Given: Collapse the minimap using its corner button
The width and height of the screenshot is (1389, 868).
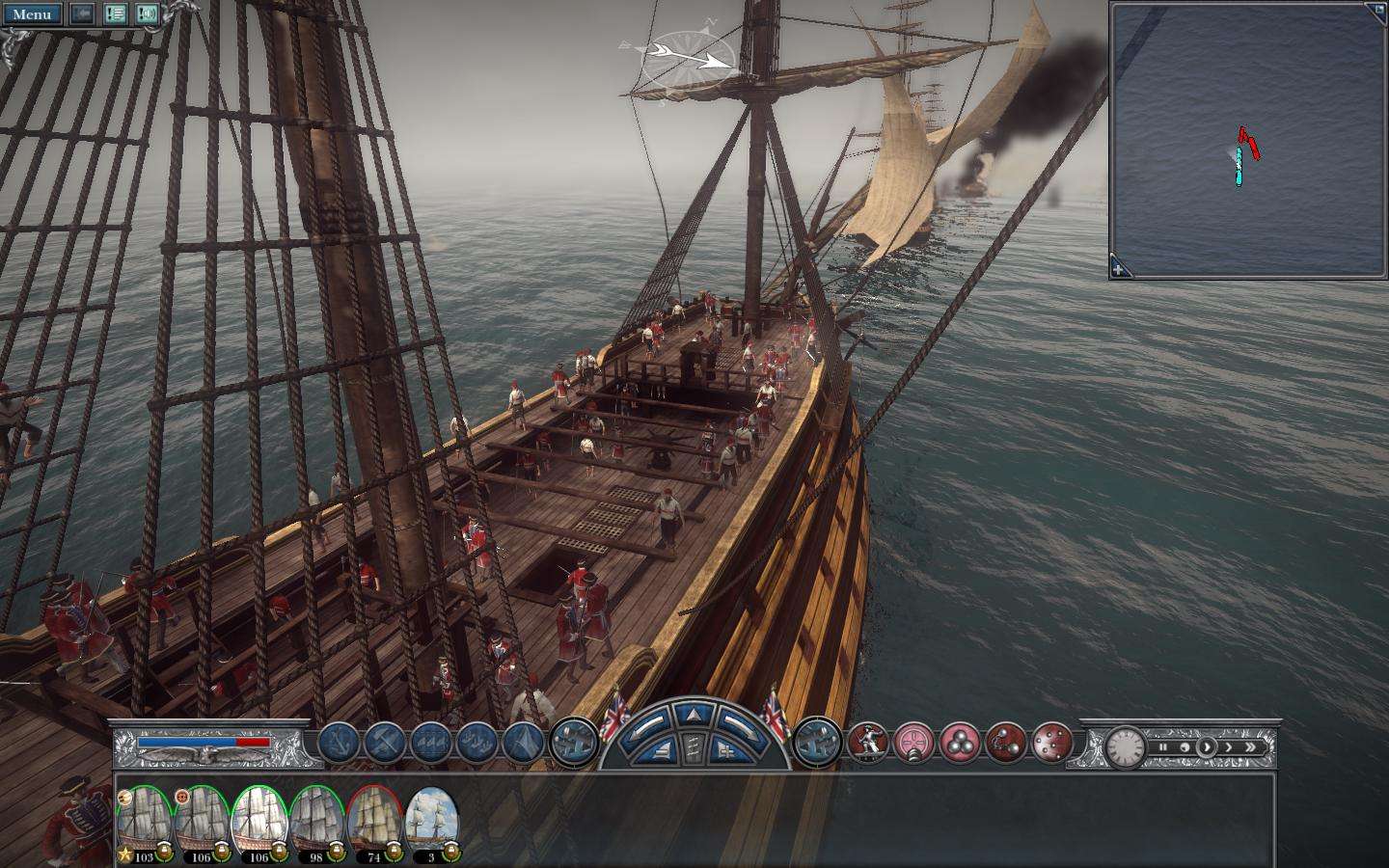Looking at the screenshot, I should 1377,9.
